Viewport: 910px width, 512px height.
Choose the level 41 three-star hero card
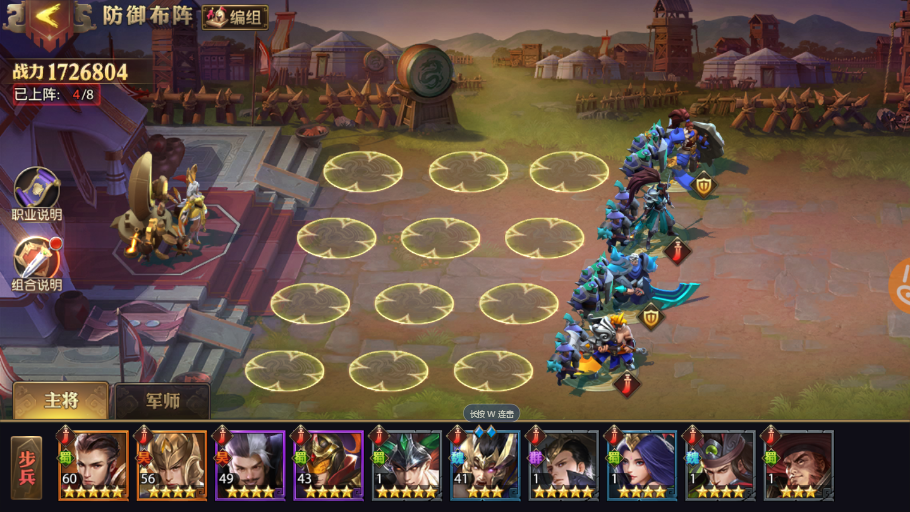(x=485, y=465)
